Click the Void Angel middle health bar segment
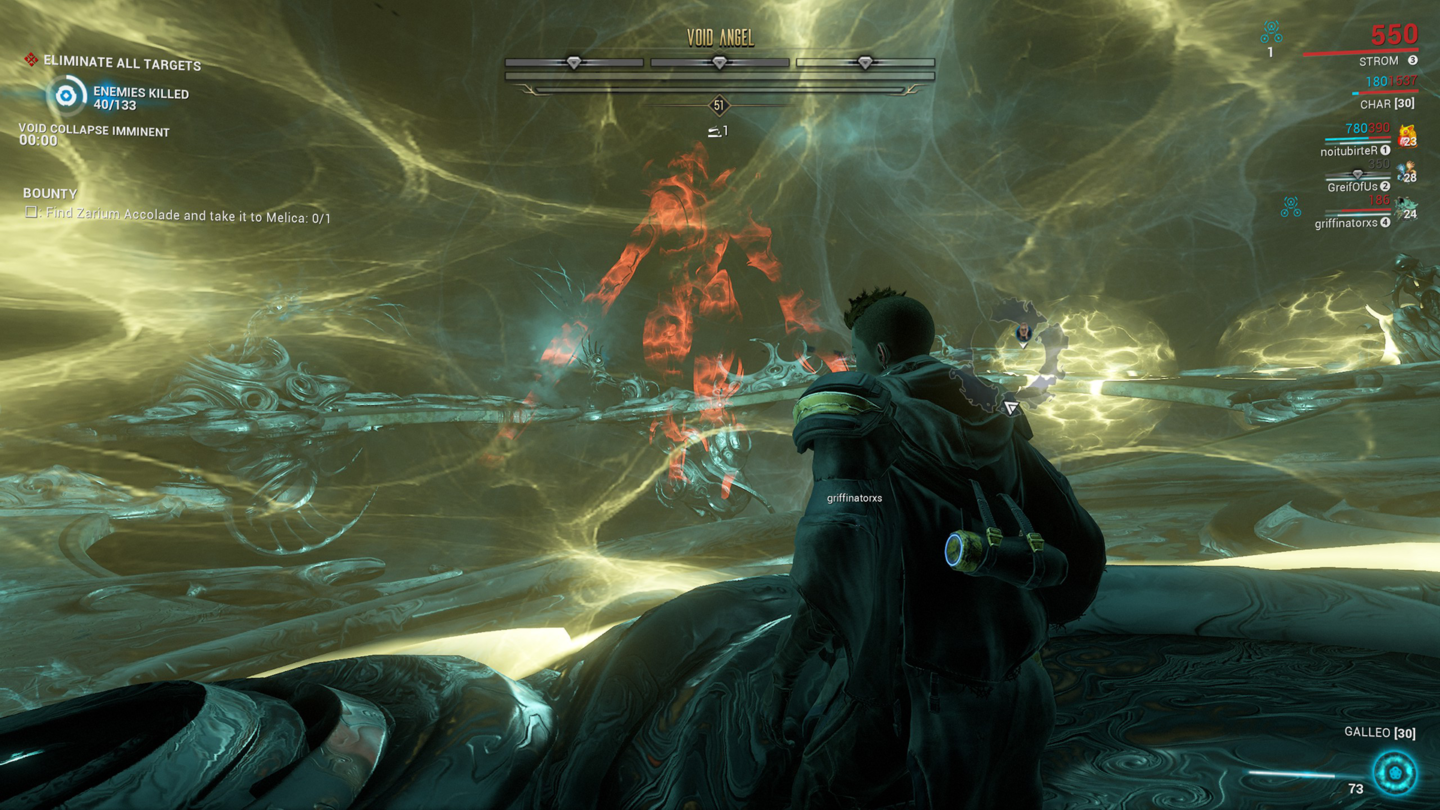Viewport: 1440px width, 810px height. click(718, 61)
